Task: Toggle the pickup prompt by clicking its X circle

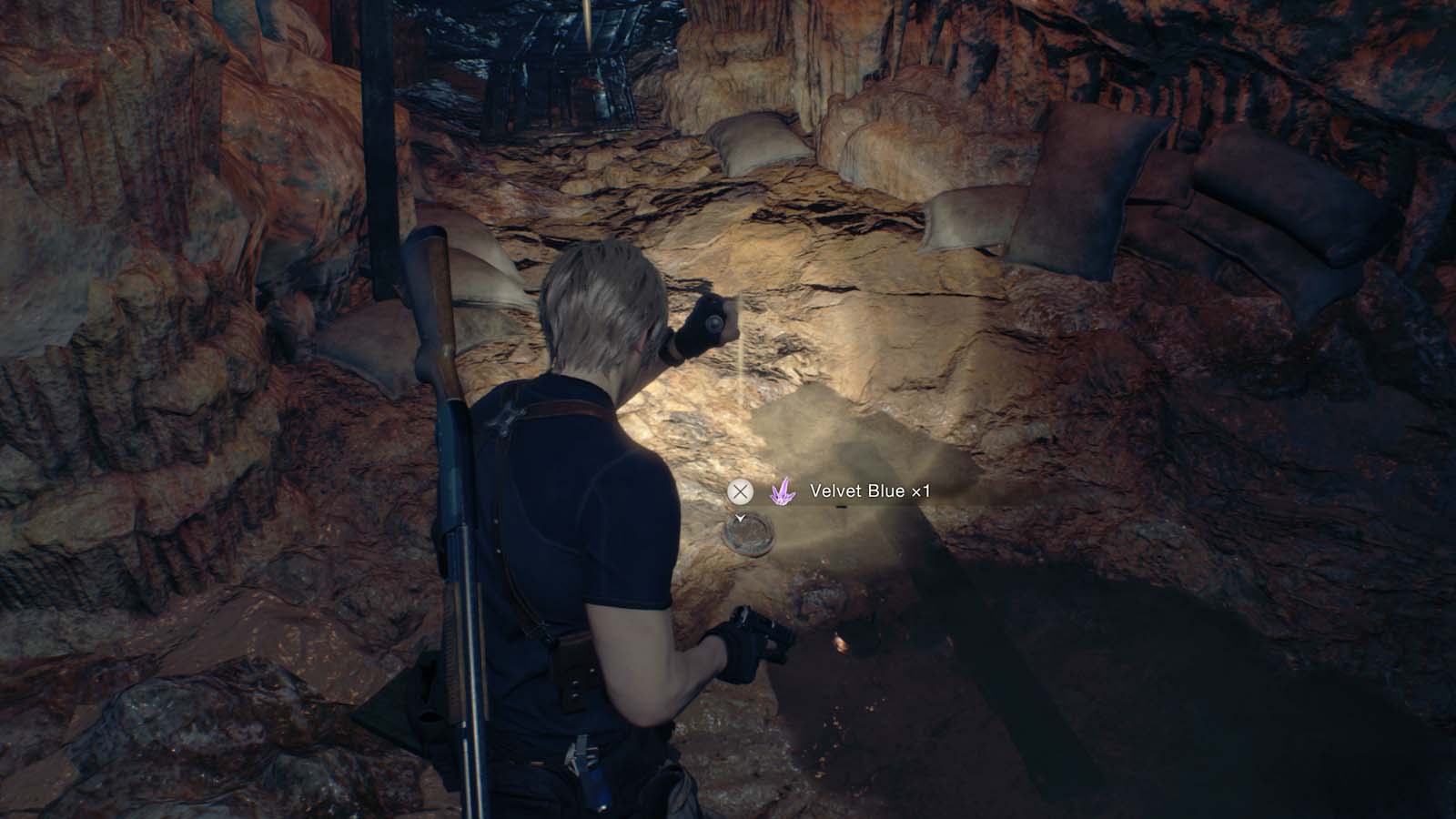Action: (x=741, y=490)
